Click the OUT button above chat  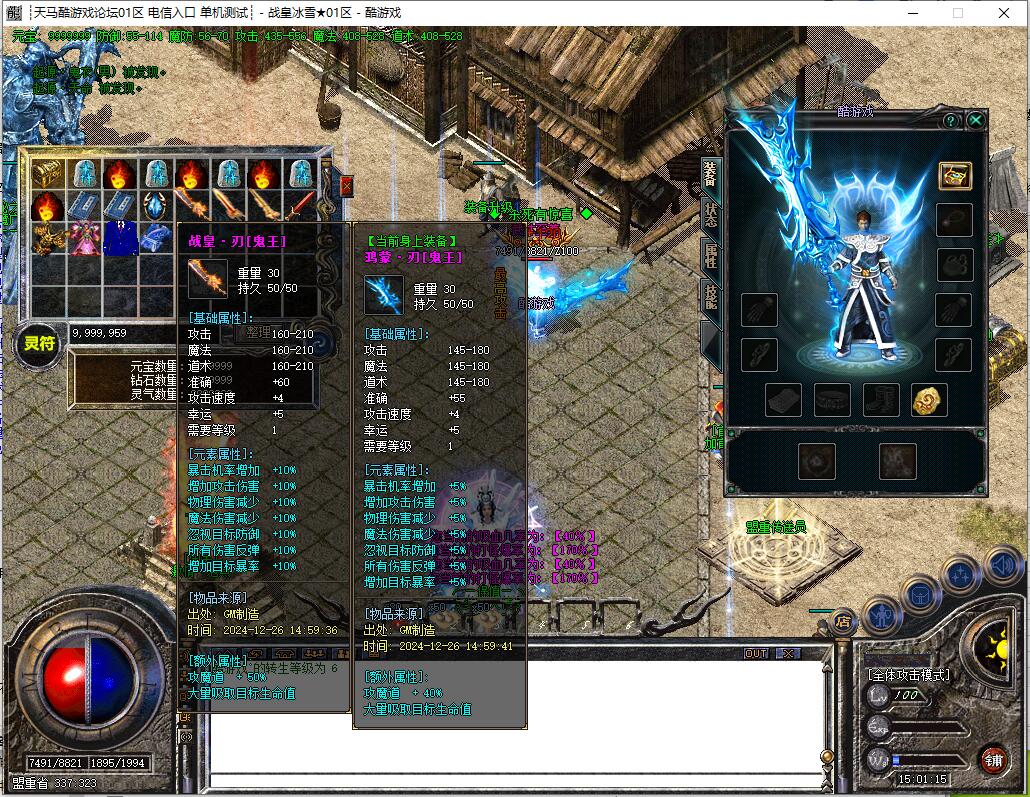757,653
